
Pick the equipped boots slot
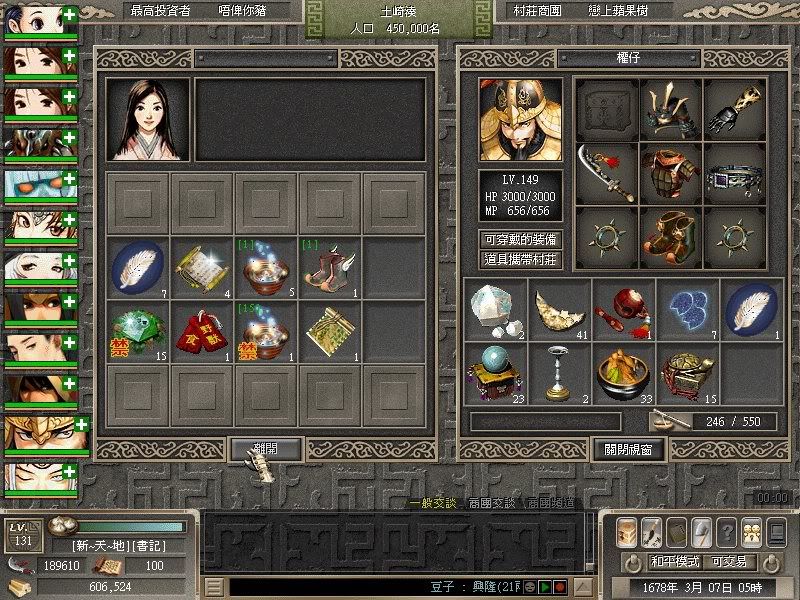(x=670, y=236)
